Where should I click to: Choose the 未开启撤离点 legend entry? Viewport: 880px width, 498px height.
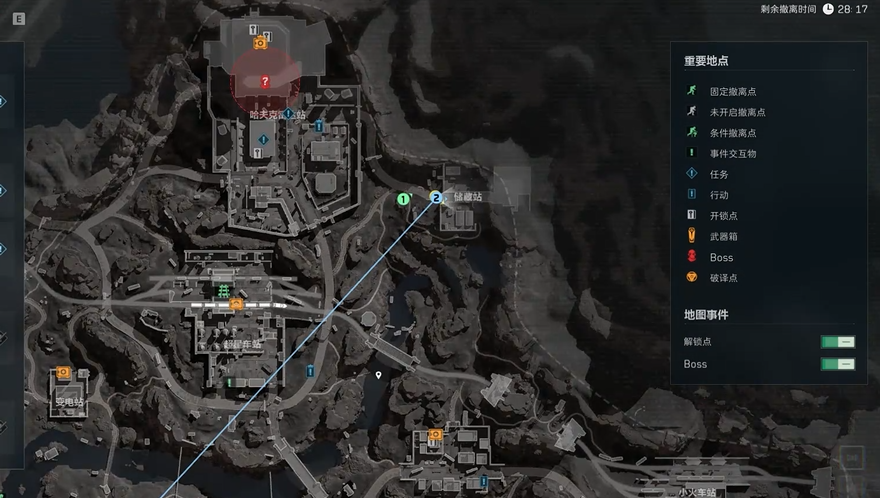737,112
